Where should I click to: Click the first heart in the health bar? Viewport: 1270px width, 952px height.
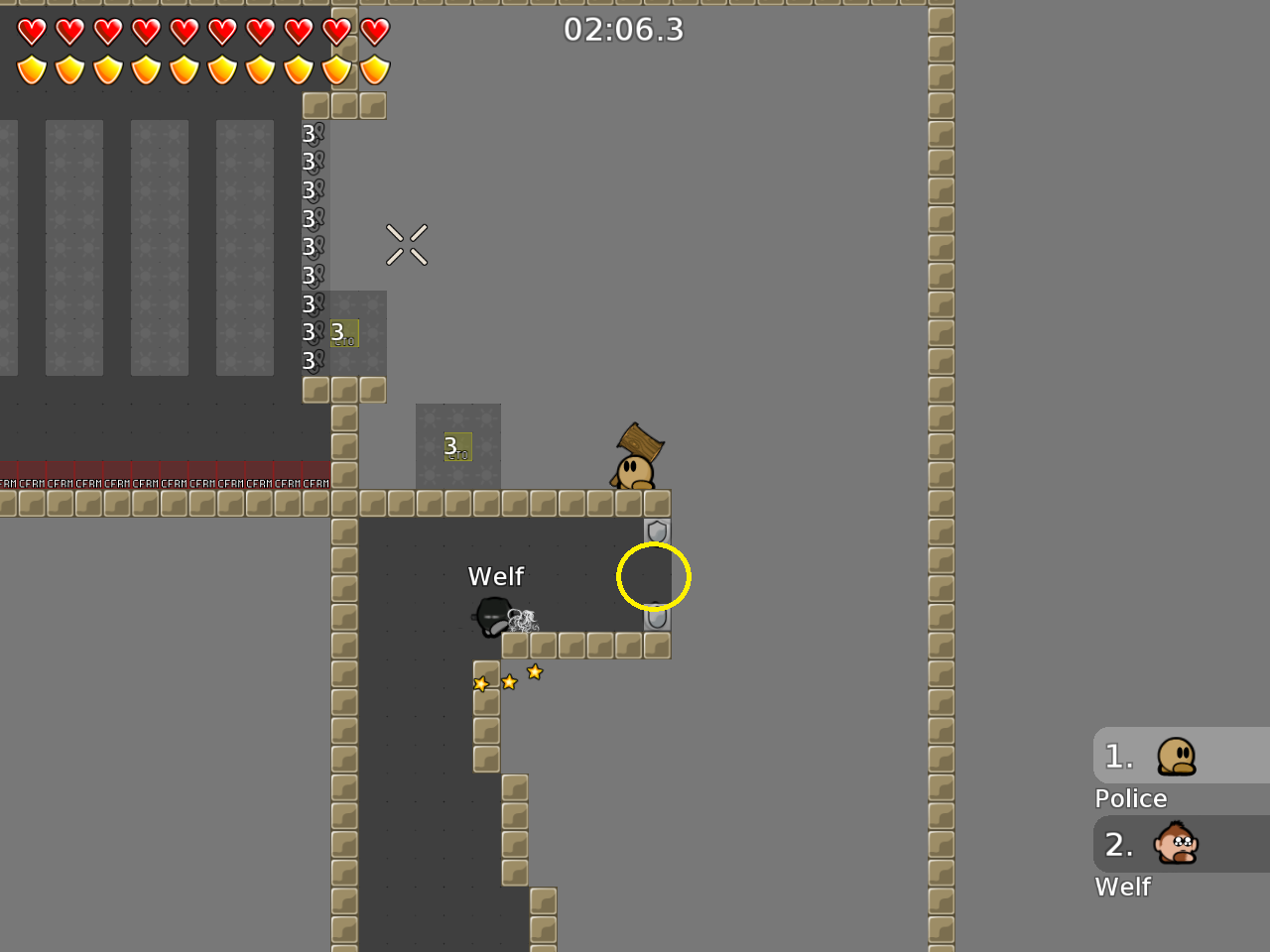[x=33, y=30]
